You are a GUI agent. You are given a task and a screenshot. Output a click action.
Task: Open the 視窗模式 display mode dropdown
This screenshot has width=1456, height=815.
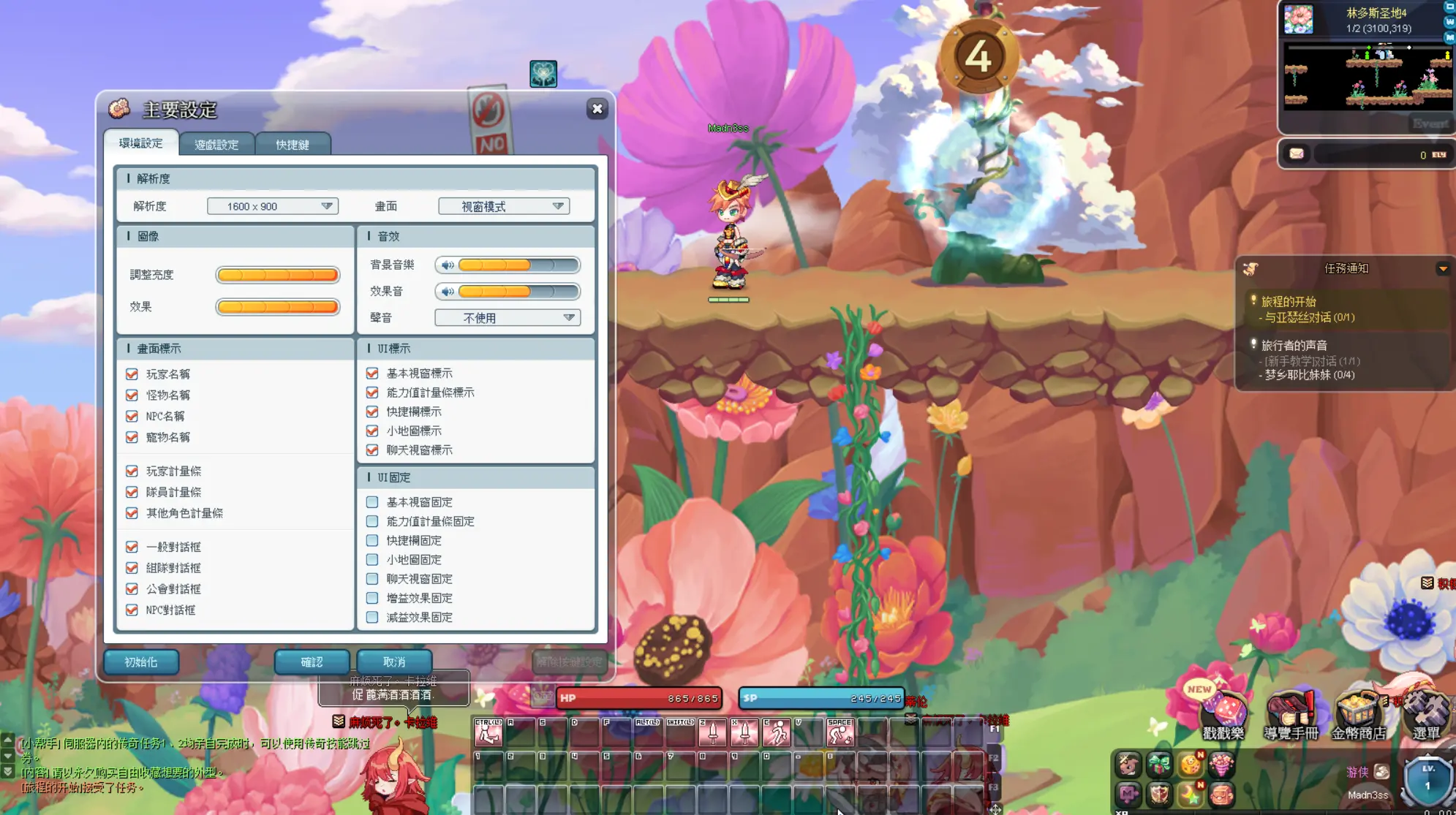click(503, 206)
